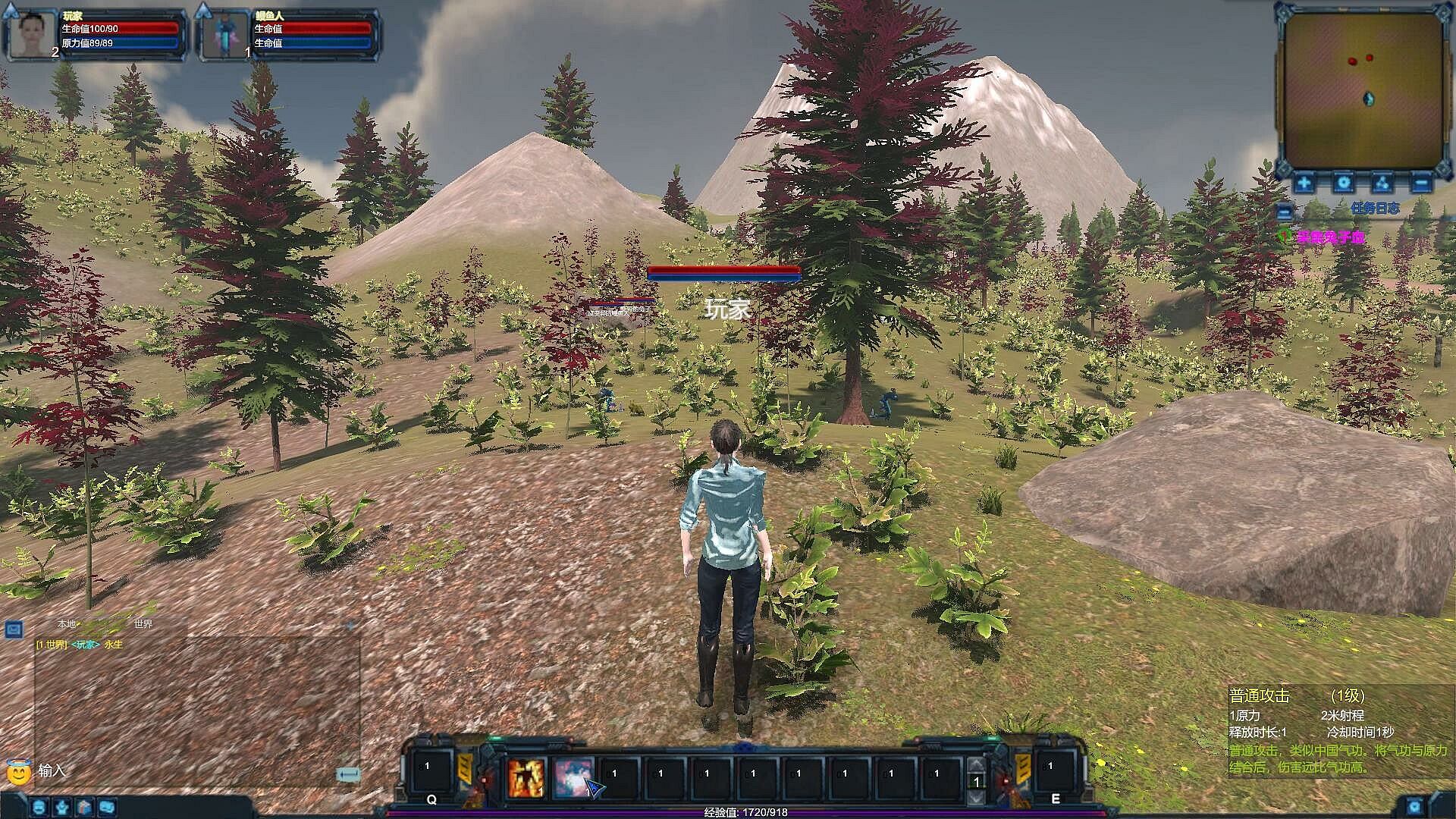Screen dimensions: 1456x819
Task: Select the player portrait frame
Action: point(32,35)
